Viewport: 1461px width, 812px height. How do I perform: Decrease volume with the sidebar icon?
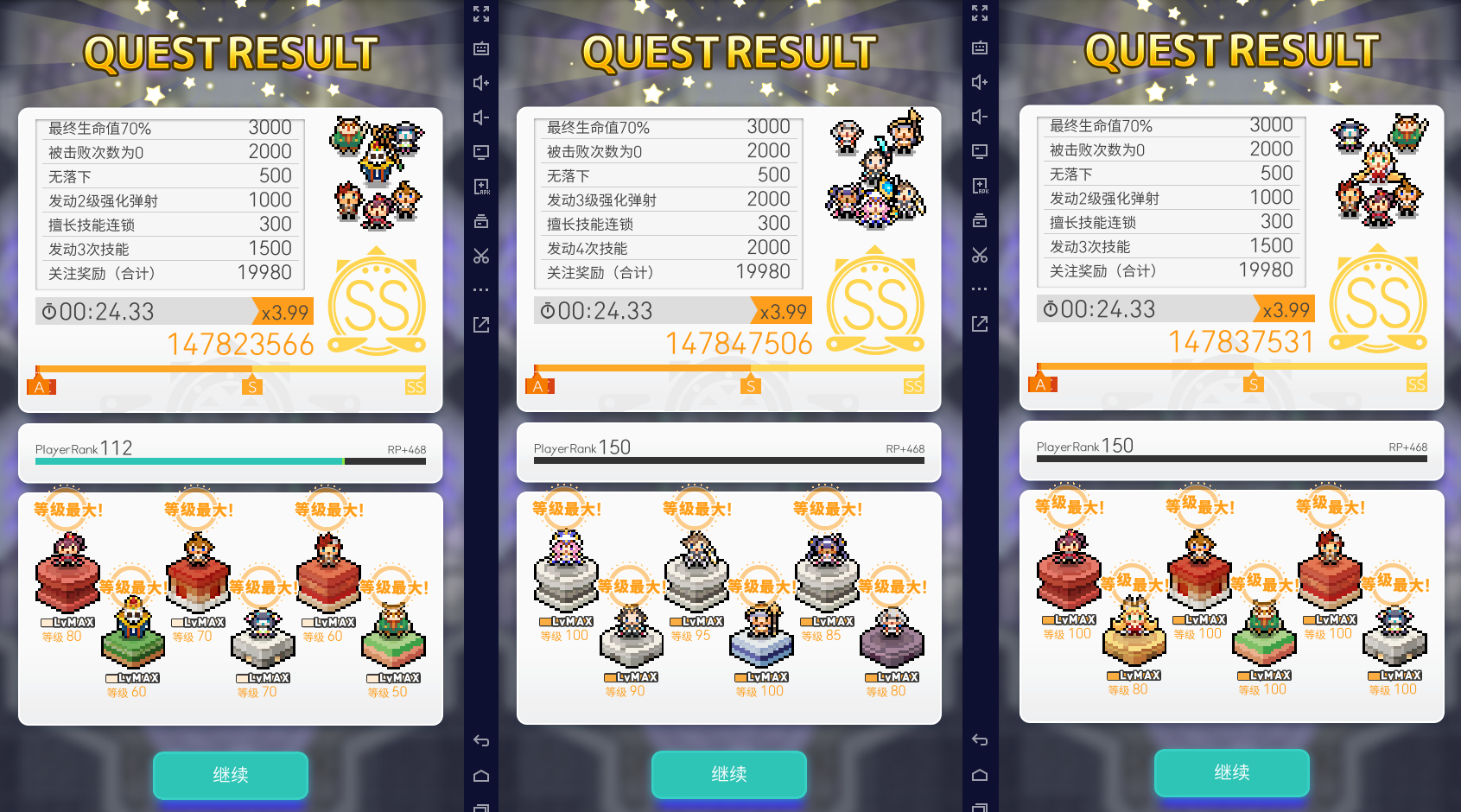[x=482, y=116]
